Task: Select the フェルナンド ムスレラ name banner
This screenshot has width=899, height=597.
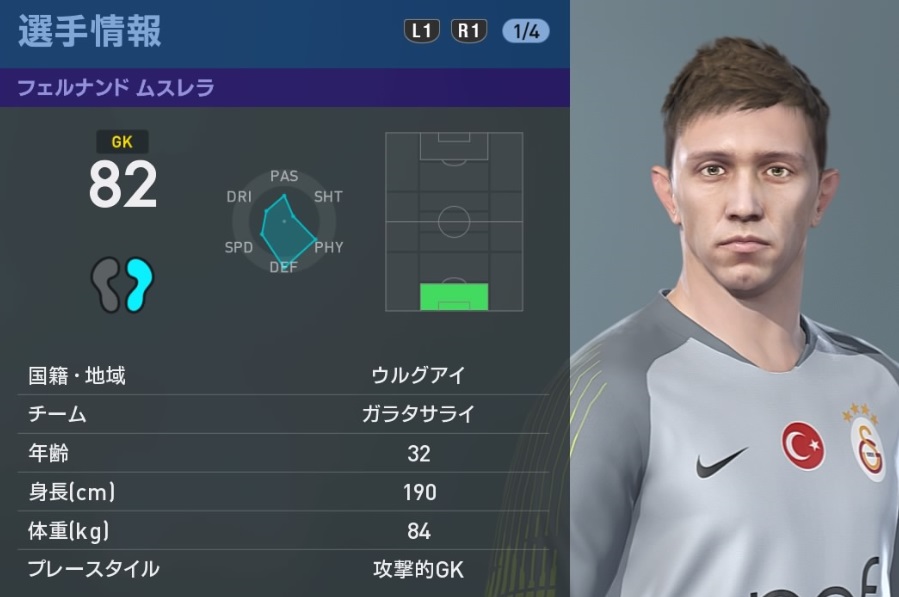Action: tap(284, 88)
